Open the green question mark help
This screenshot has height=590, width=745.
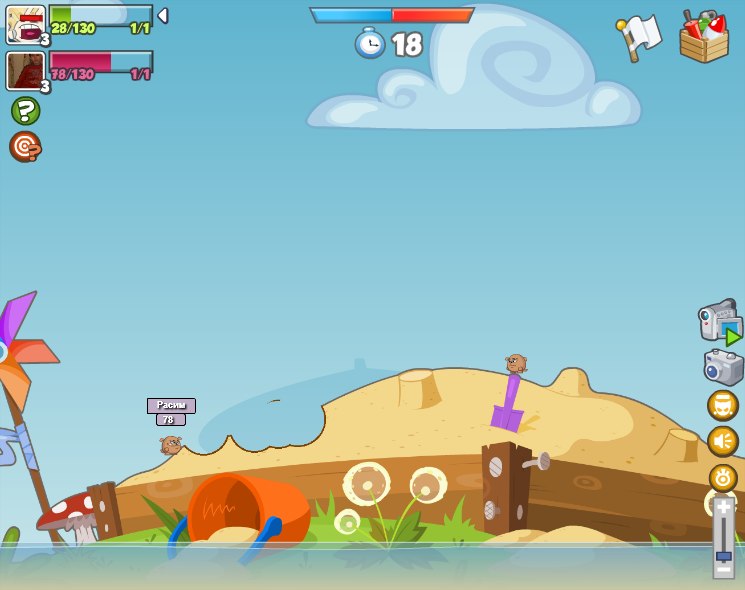pyautogui.click(x=25, y=110)
